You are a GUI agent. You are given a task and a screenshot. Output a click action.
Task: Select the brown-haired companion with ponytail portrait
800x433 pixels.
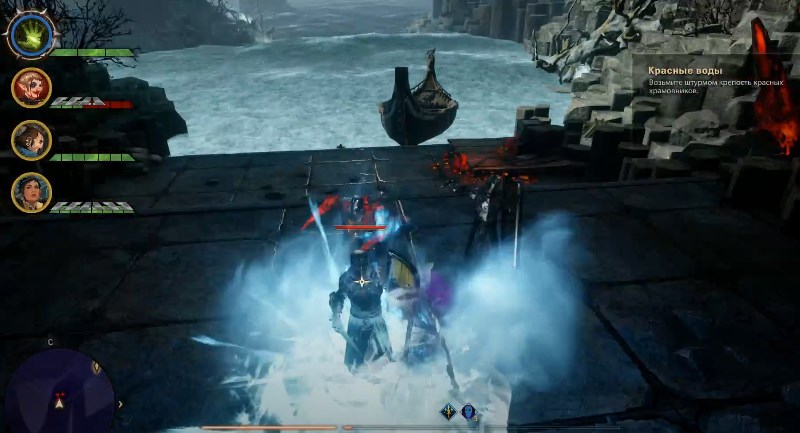(x=31, y=140)
